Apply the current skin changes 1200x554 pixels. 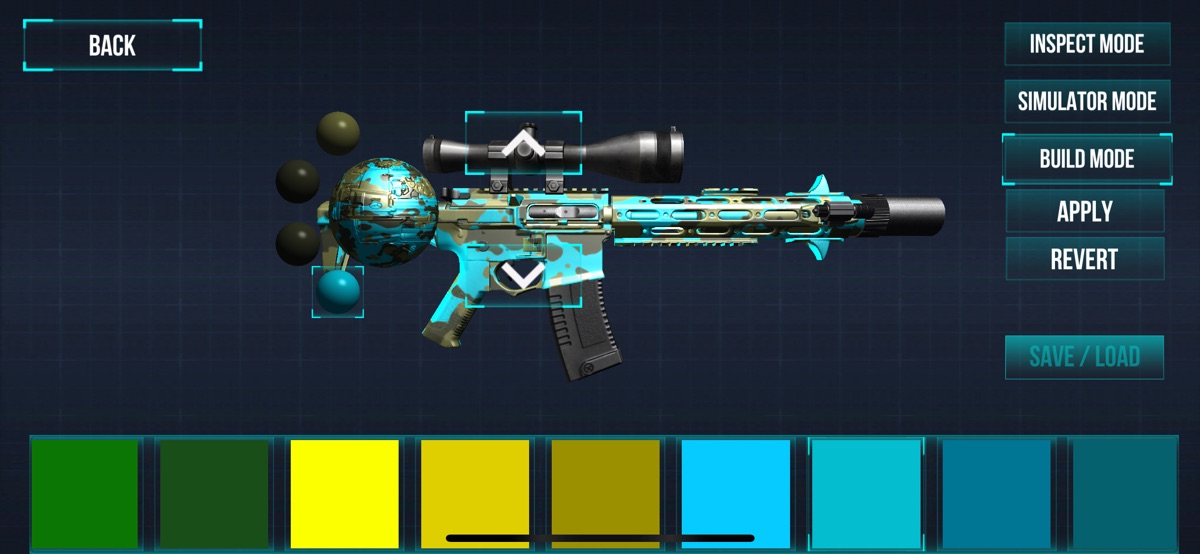pos(1084,211)
